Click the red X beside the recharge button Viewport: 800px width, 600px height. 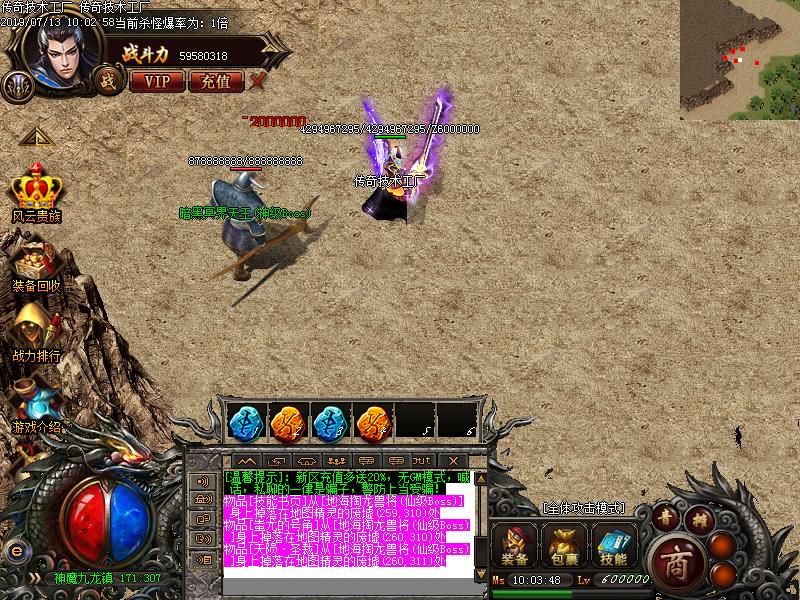pyautogui.click(x=258, y=80)
